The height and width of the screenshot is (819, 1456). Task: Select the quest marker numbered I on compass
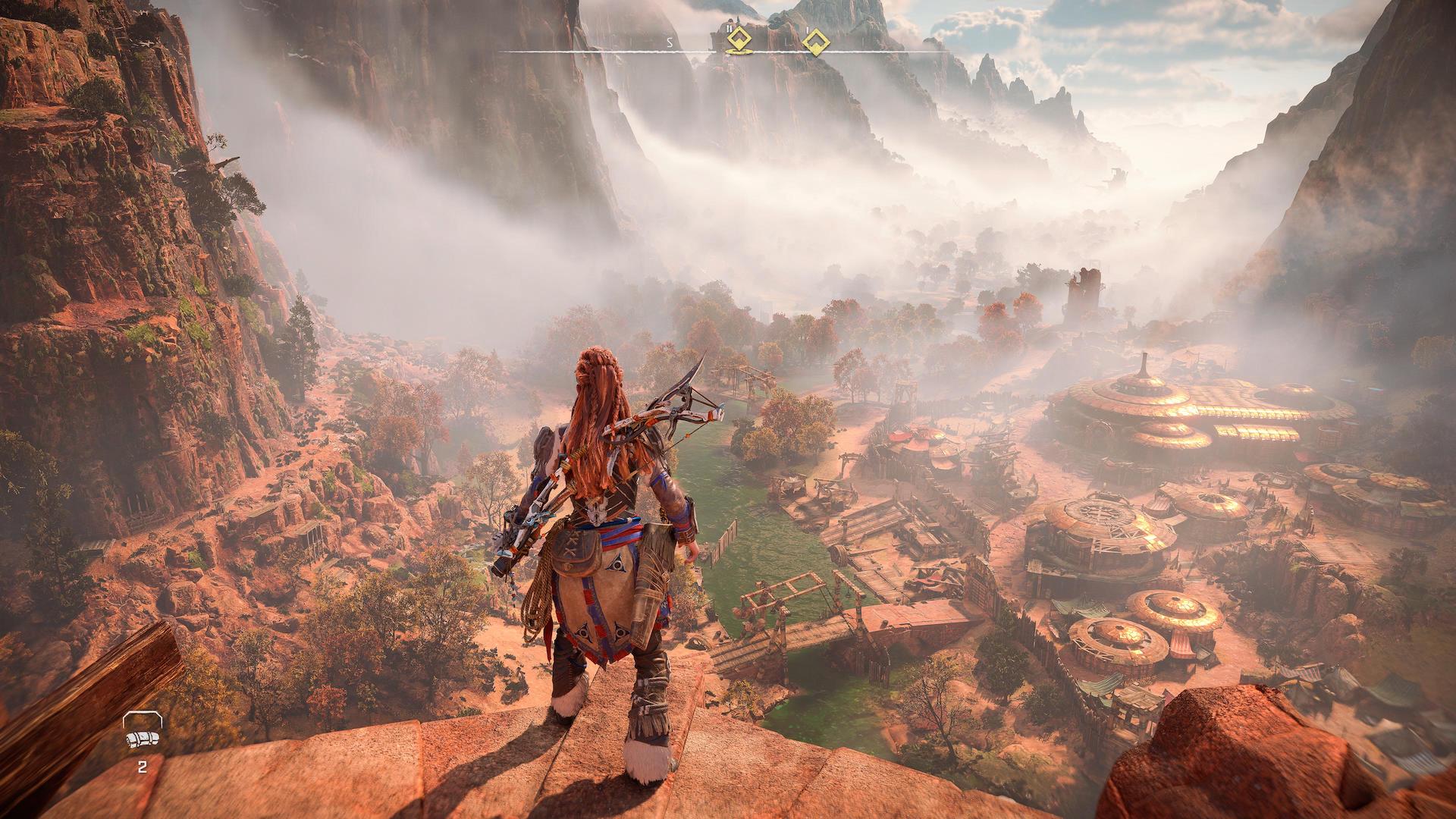click(x=815, y=42)
